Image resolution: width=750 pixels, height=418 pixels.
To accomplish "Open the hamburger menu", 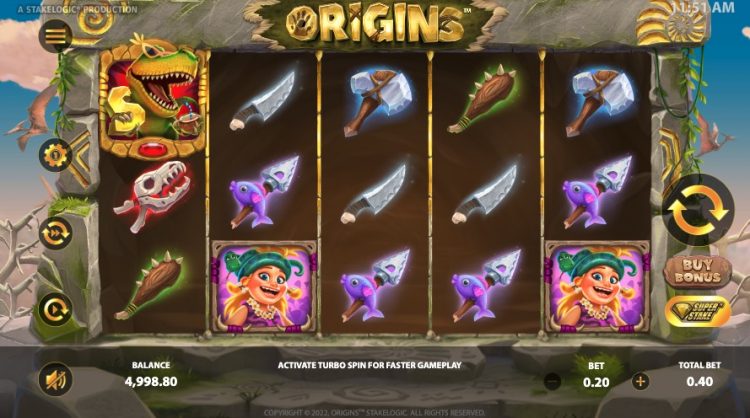I will coord(55,37).
